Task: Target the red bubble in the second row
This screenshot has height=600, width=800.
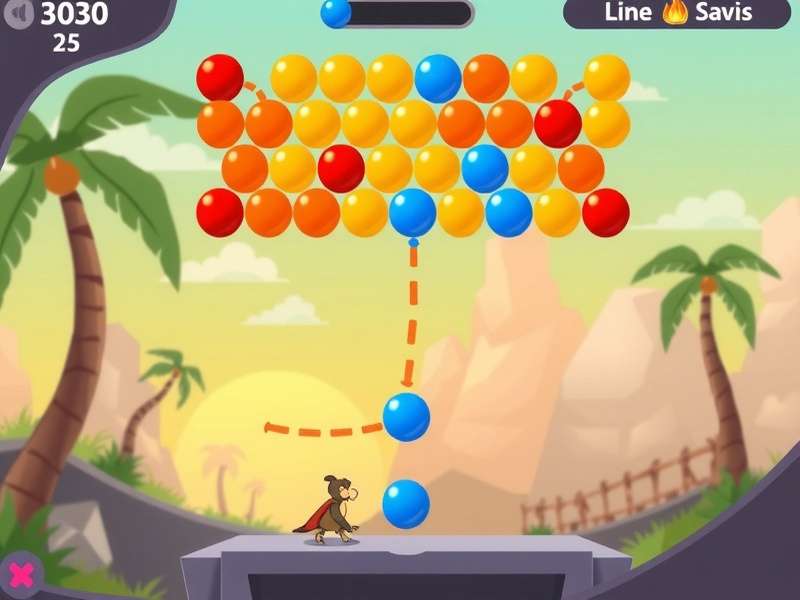Action: [x=558, y=123]
